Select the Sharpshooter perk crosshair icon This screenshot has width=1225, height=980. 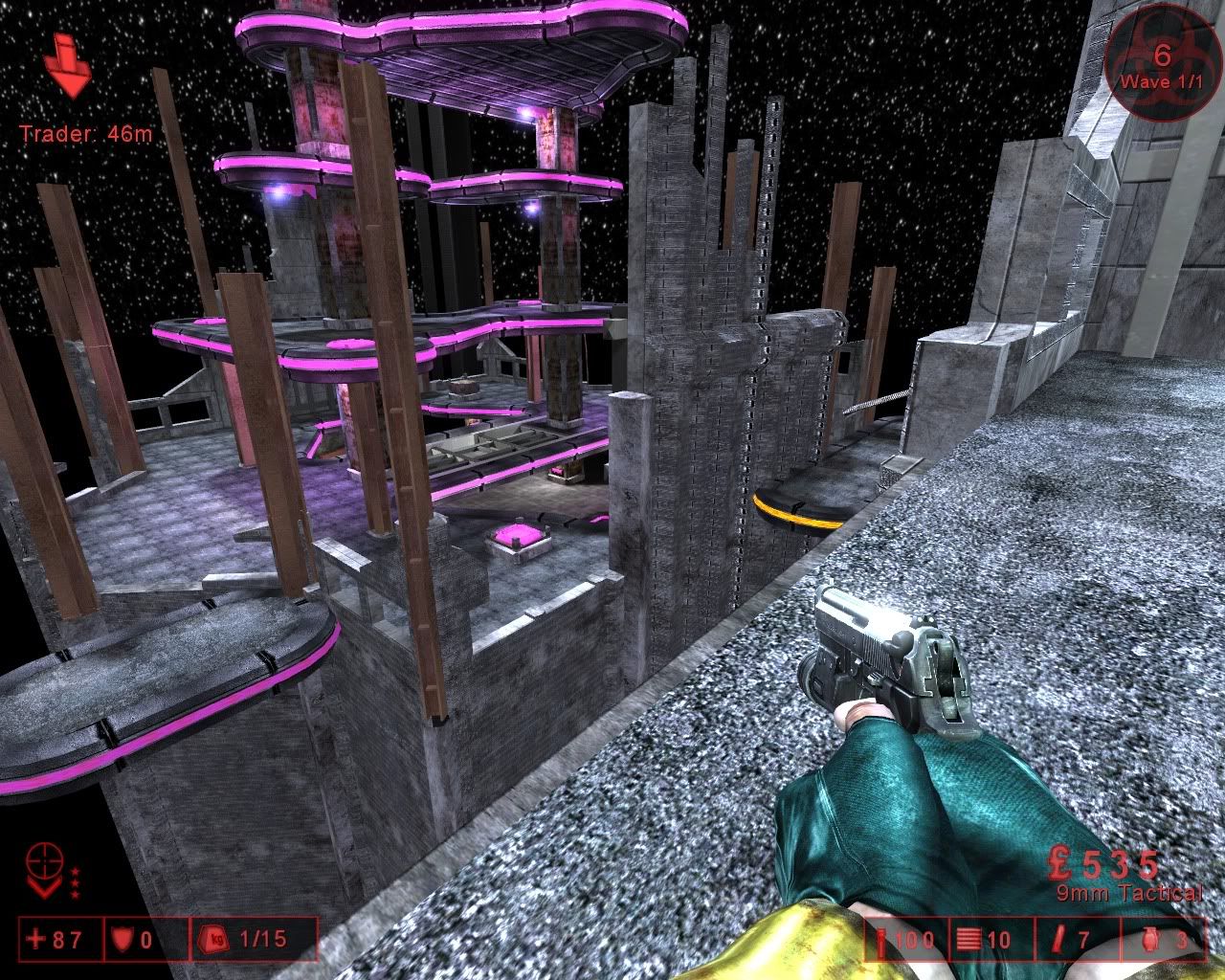point(46,860)
